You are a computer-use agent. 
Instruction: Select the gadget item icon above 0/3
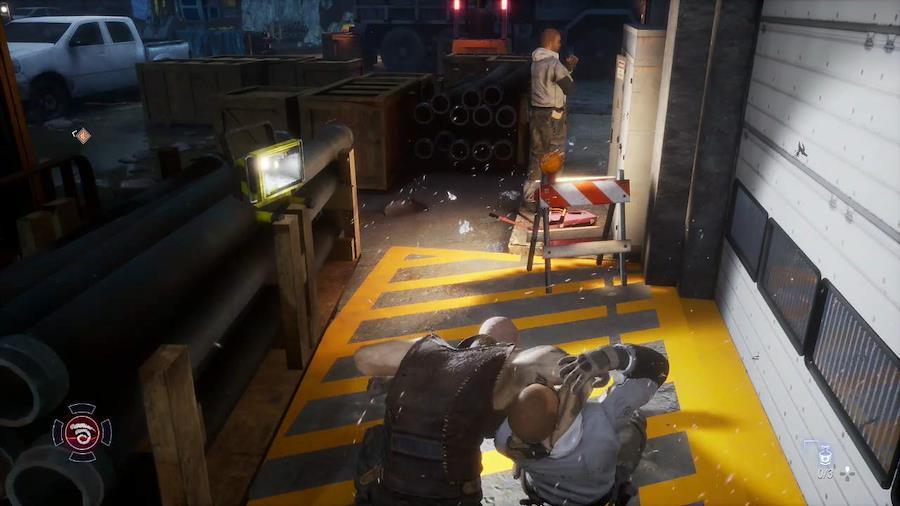[x=824, y=454]
